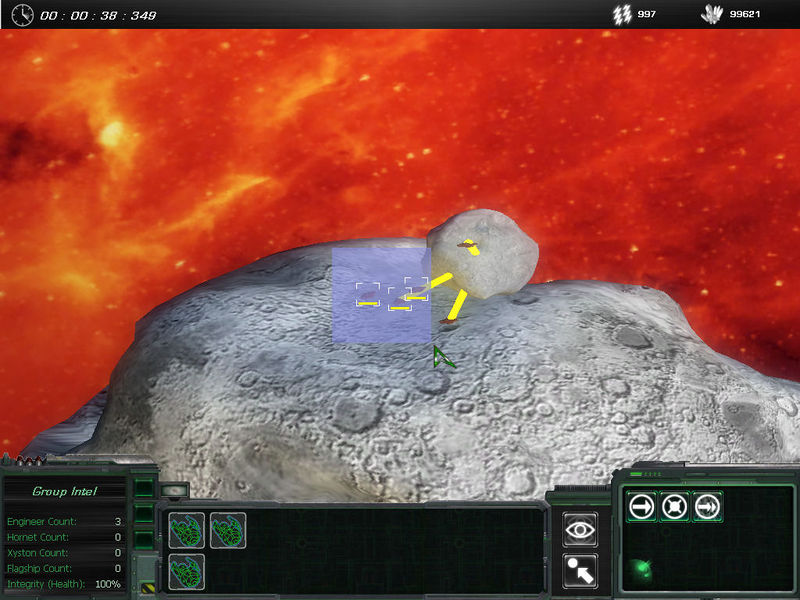Choose the double-arrow fast move command

coord(707,507)
